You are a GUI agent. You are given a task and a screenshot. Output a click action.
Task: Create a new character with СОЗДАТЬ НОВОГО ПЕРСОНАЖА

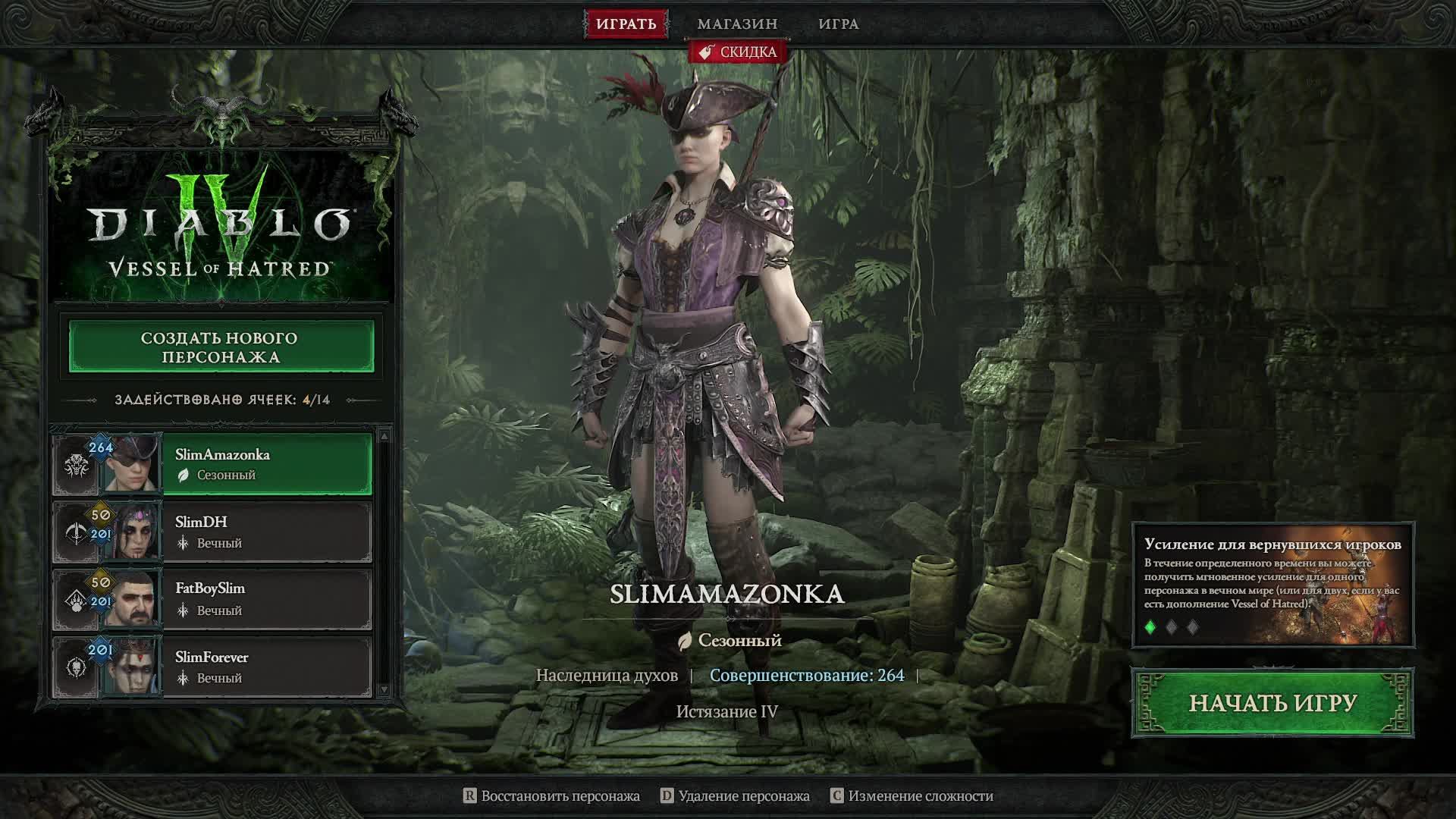click(x=221, y=347)
